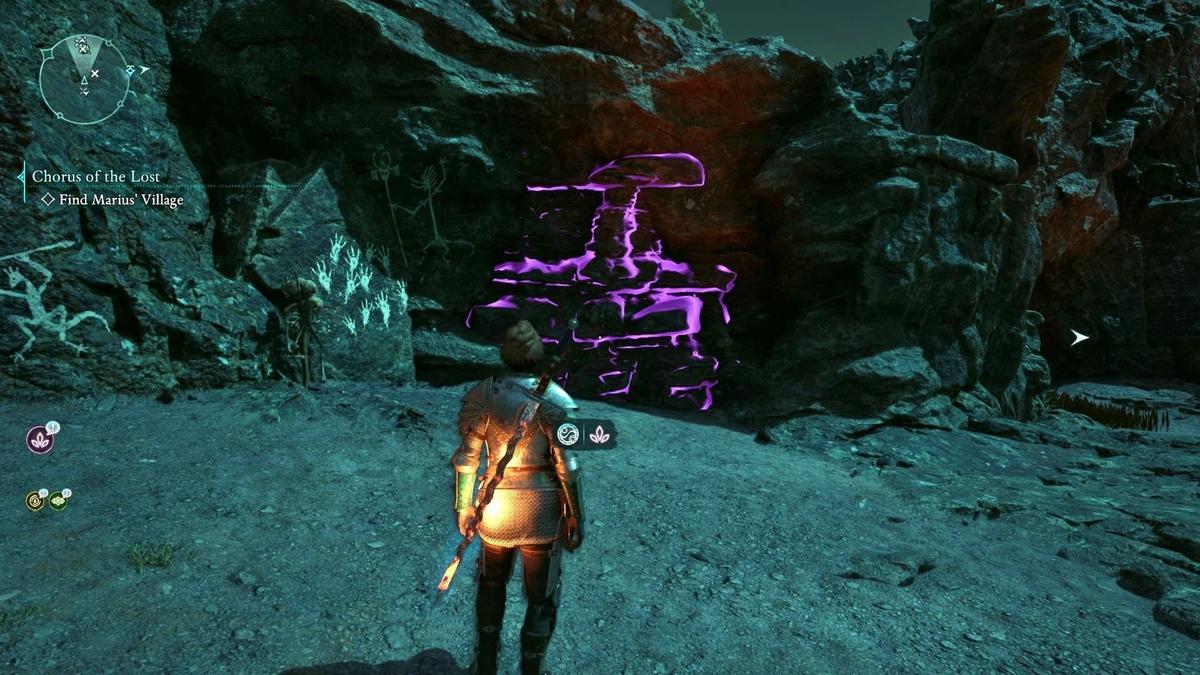Select the purple three-petal companion icon on left

(40, 440)
